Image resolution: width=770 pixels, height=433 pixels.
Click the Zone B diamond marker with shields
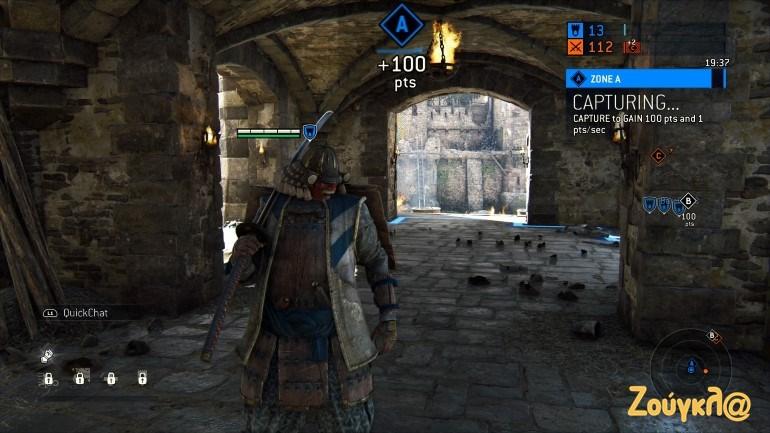pyautogui.click(x=687, y=200)
